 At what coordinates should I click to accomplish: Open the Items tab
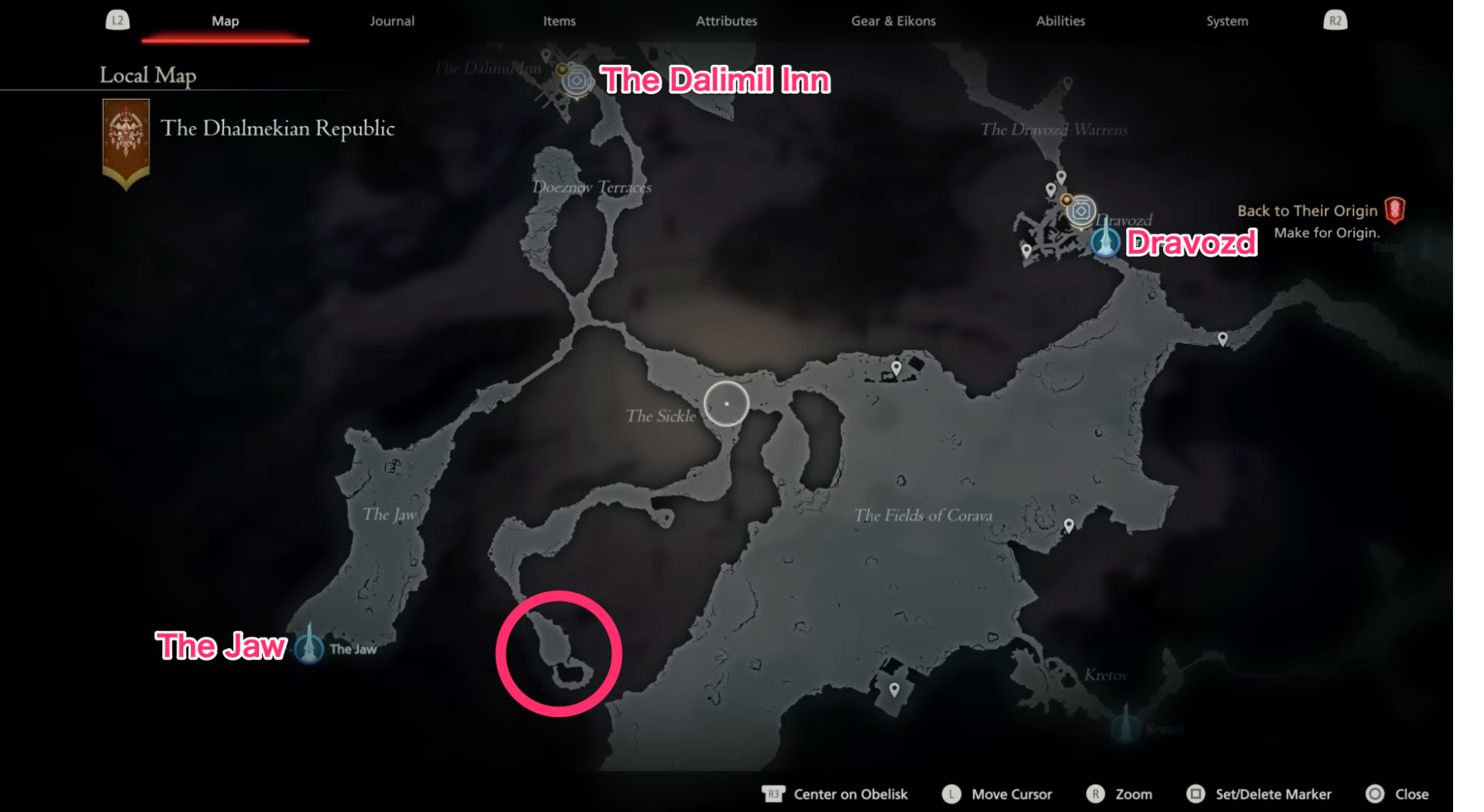[x=559, y=21]
